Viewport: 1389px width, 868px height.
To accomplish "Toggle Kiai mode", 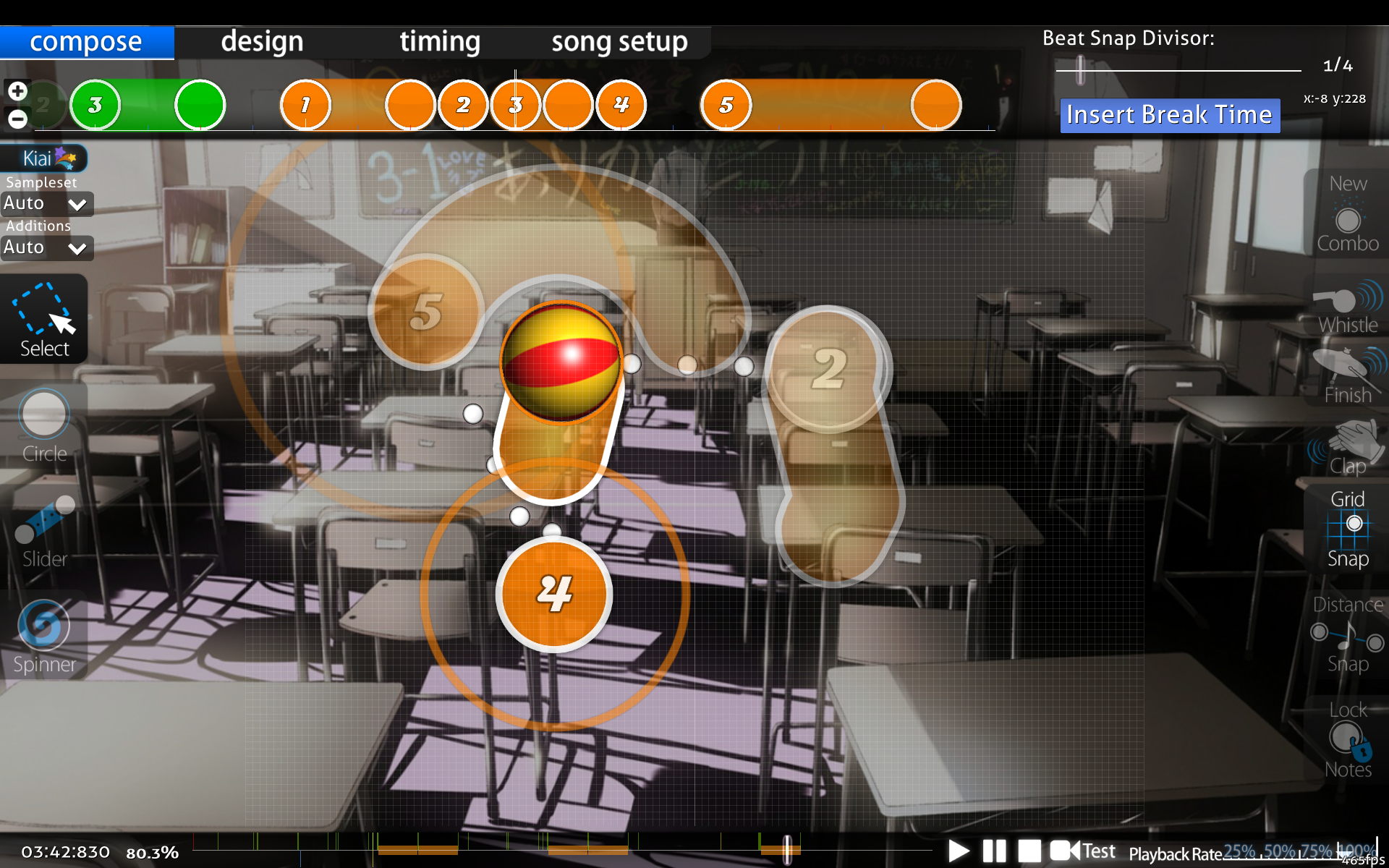I will coord(45,158).
